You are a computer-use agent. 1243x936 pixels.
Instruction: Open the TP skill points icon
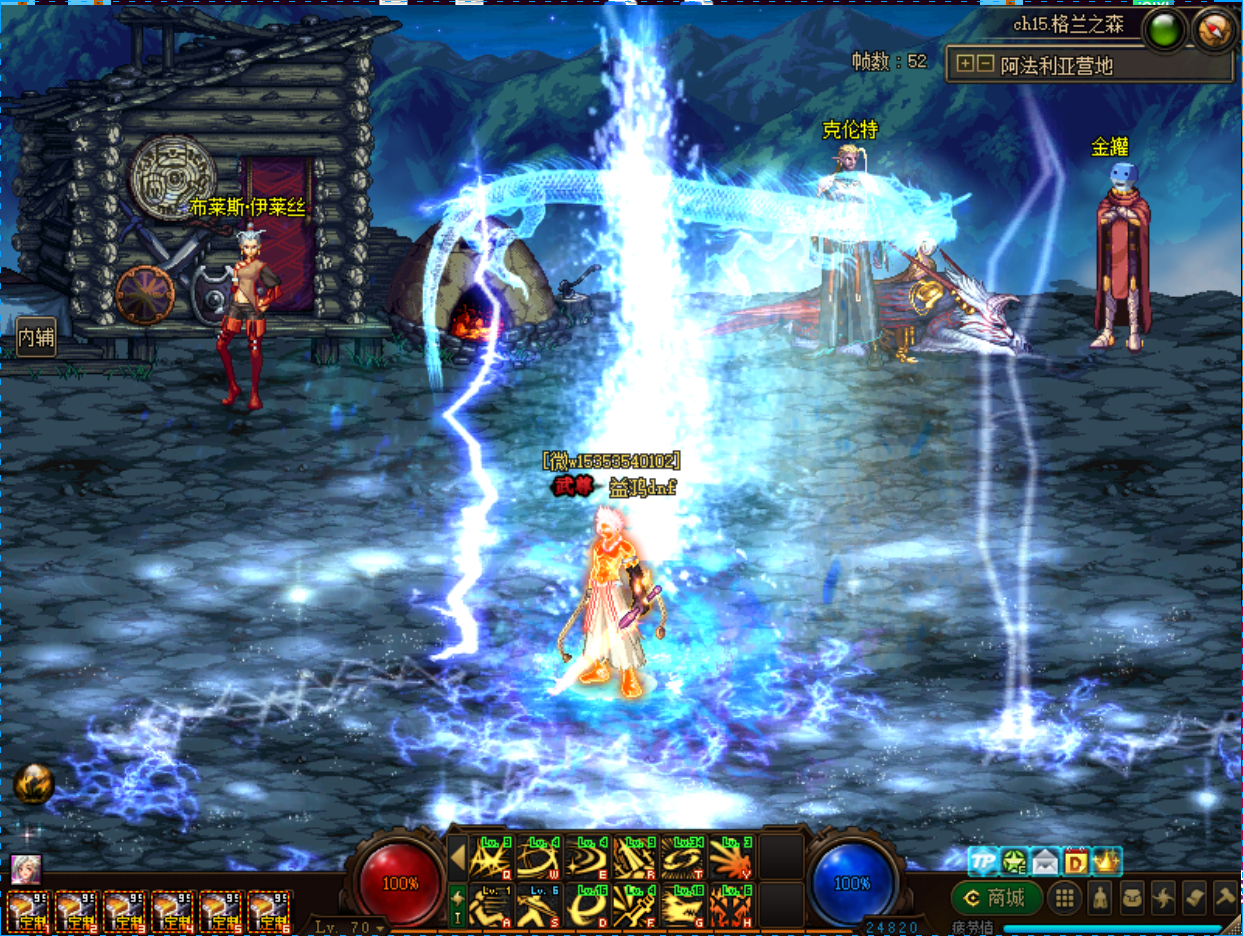pos(983,861)
